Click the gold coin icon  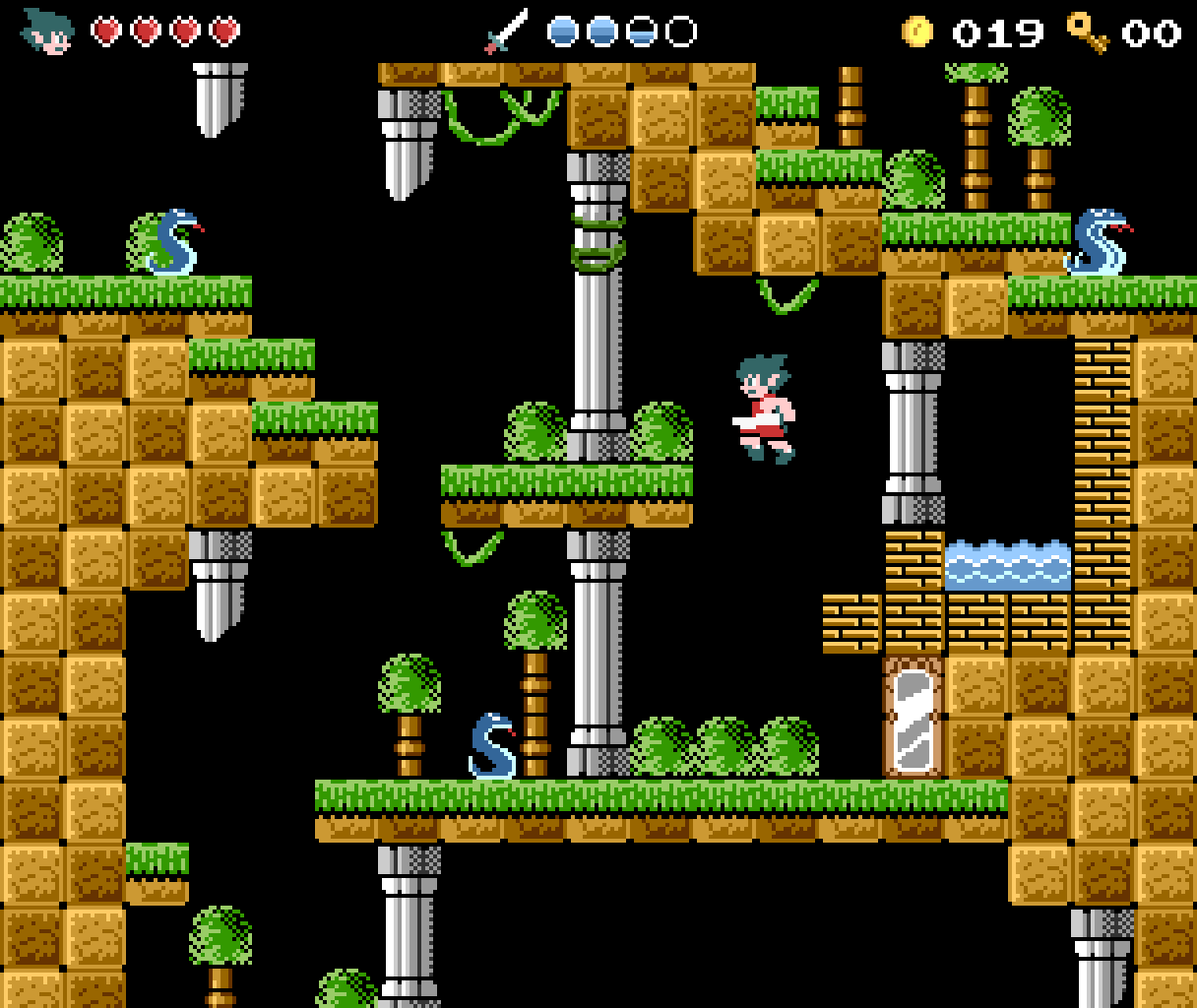(x=916, y=31)
